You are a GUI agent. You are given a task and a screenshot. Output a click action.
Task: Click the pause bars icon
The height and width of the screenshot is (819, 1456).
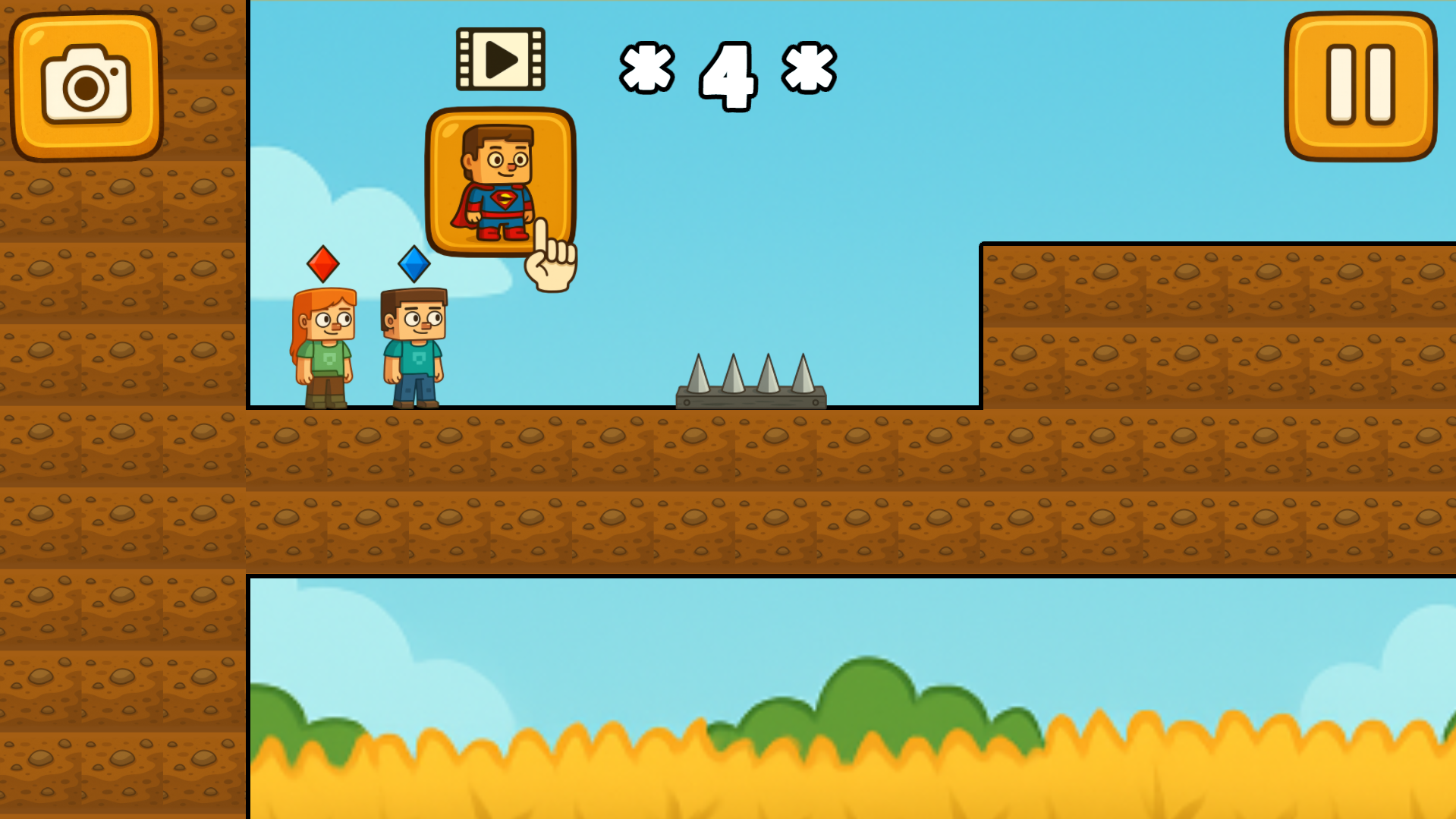[1362, 83]
